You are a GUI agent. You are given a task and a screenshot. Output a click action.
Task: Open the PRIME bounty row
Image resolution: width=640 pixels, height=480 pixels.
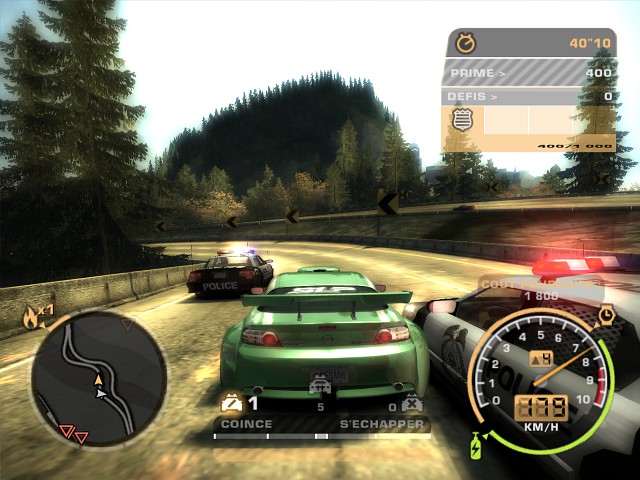[529, 73]
